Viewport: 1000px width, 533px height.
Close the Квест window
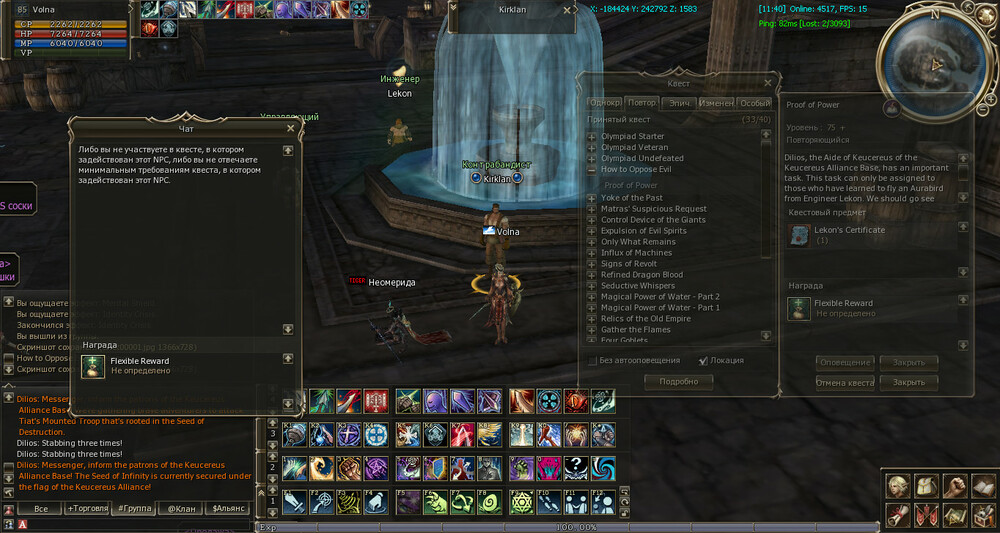click(767, 84)
